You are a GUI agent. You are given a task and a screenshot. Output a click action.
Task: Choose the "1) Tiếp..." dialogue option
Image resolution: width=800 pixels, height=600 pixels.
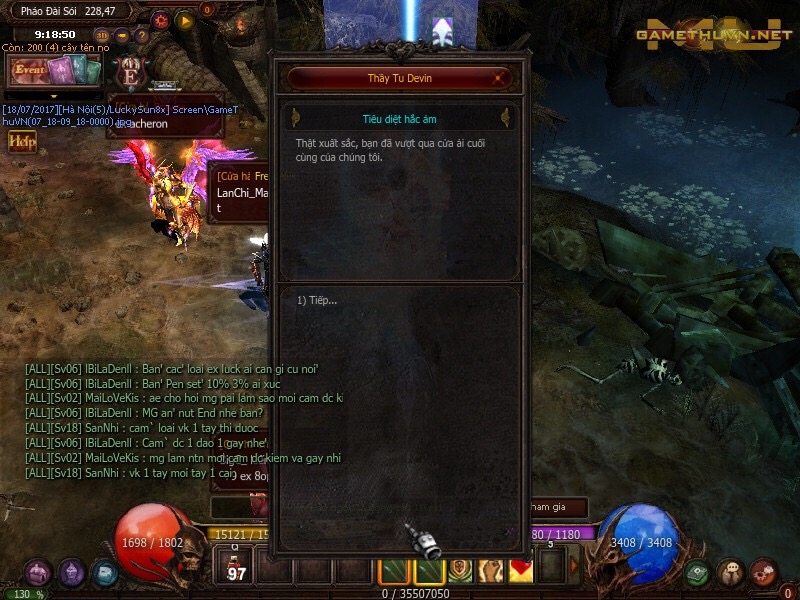click(317, 300)
